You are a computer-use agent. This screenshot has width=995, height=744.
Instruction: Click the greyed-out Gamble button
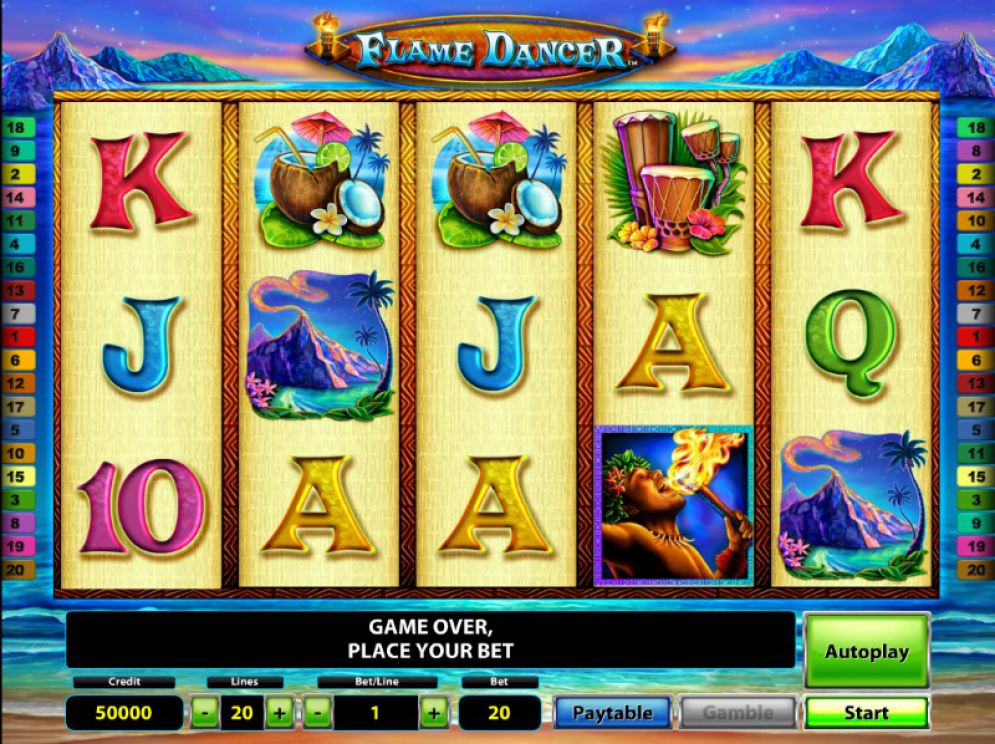(738, 713)
